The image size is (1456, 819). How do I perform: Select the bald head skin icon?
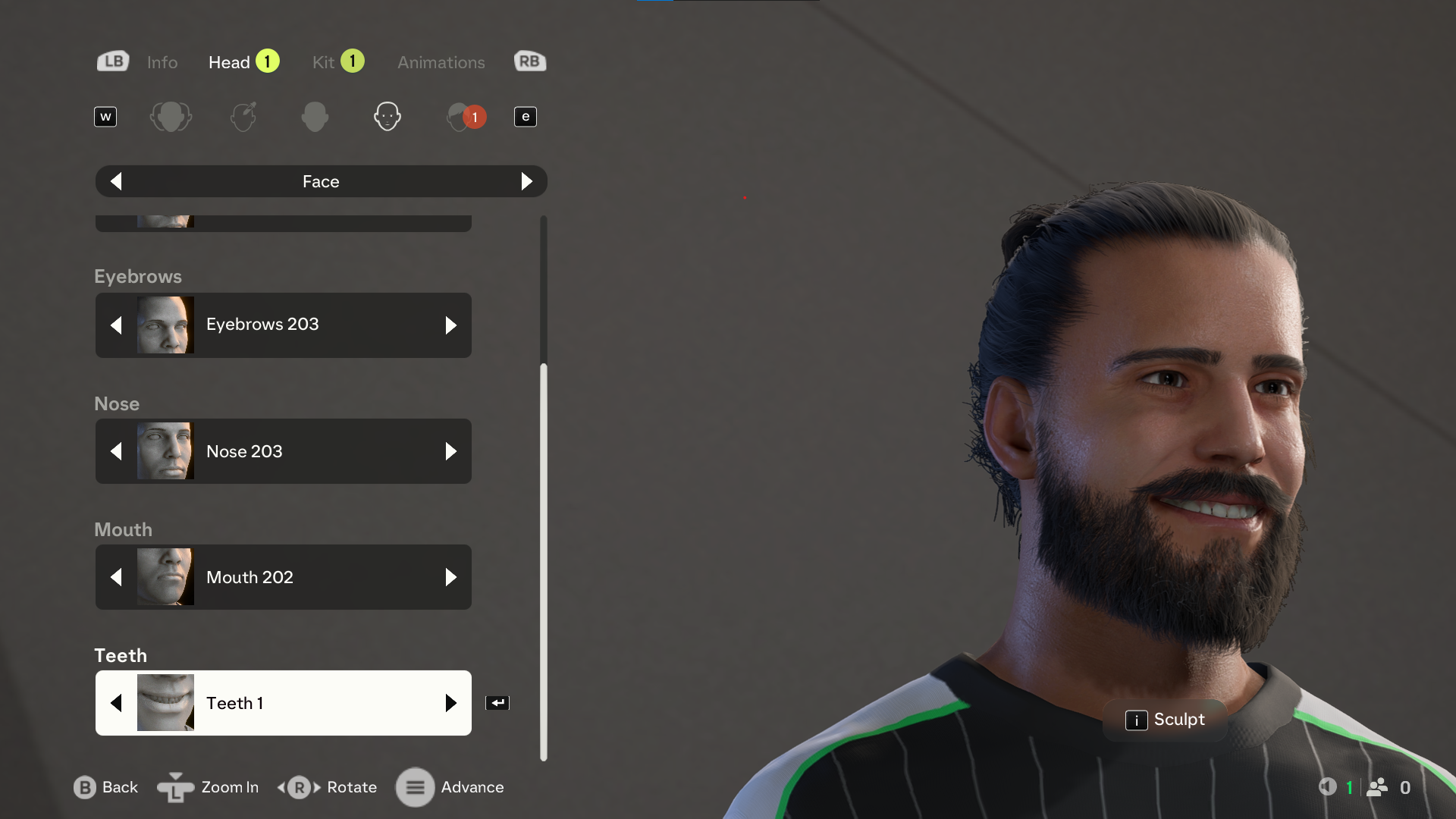click(x=315, y=116)
